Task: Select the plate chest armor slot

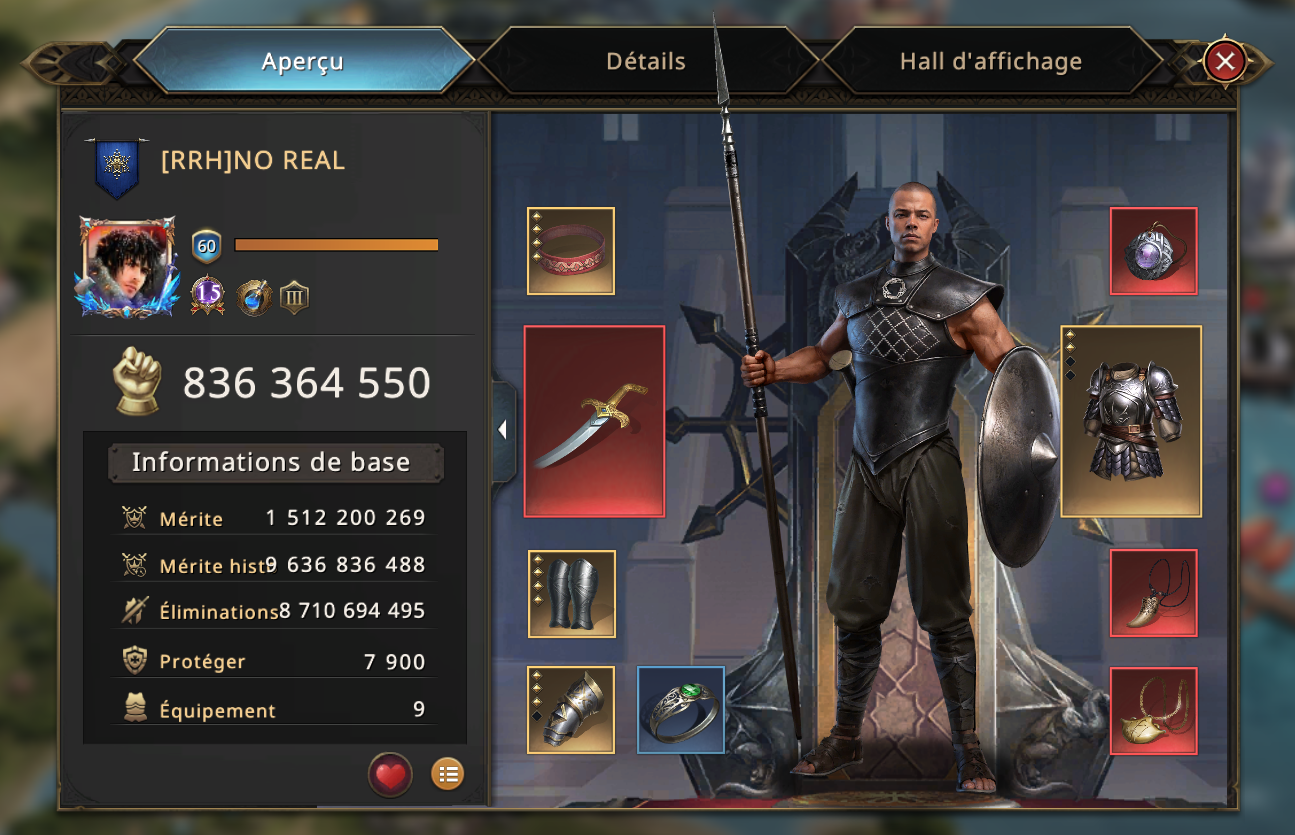Action: point(1131,421)
